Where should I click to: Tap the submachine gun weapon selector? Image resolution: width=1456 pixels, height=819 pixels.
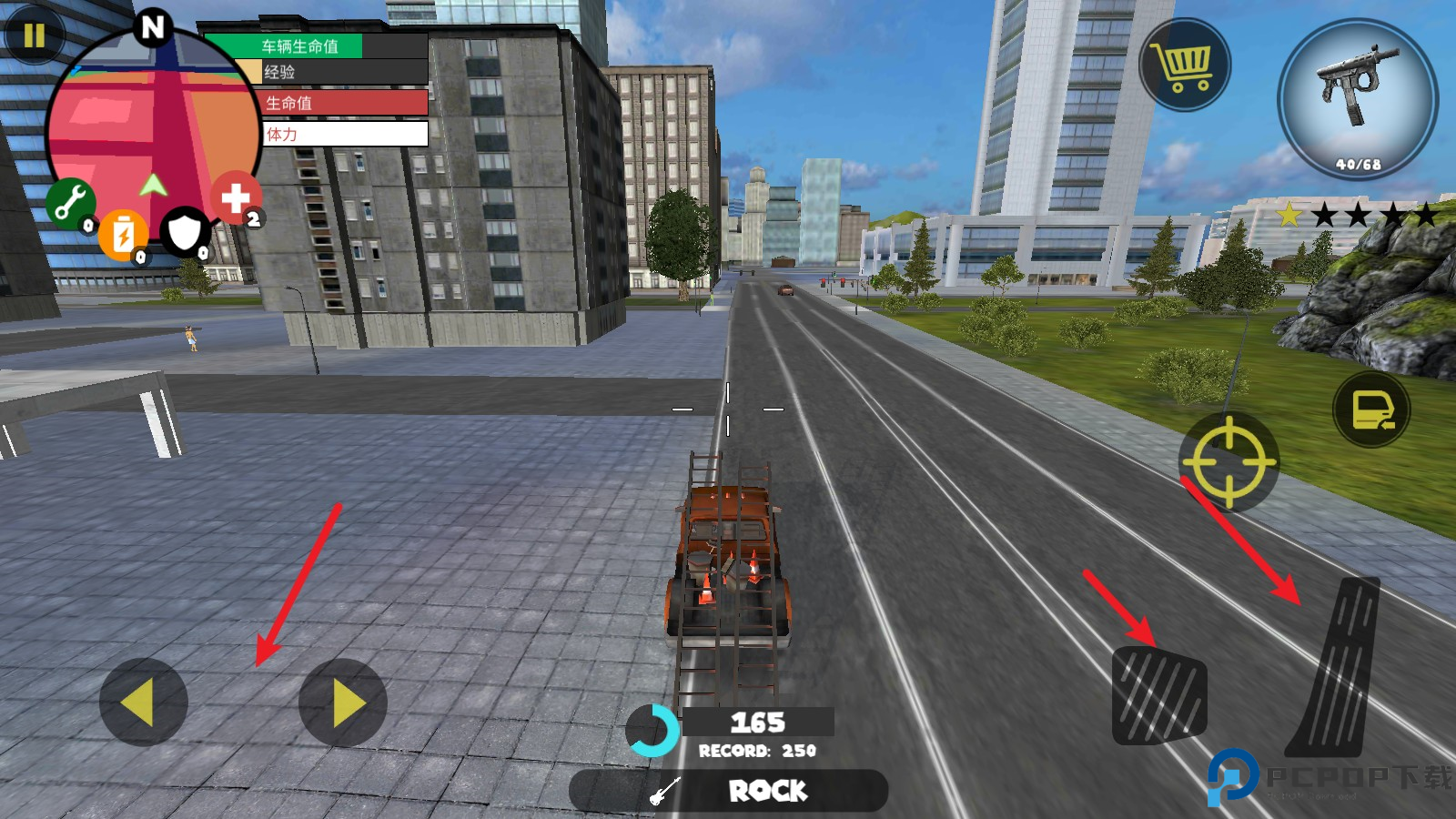coord(1357,98)
